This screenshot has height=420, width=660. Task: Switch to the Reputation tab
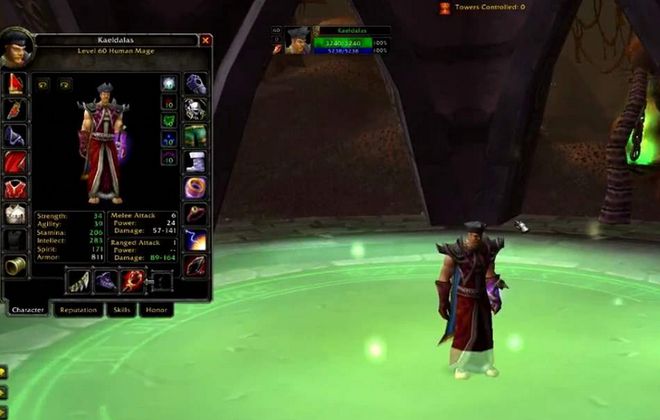click(78, 310)
